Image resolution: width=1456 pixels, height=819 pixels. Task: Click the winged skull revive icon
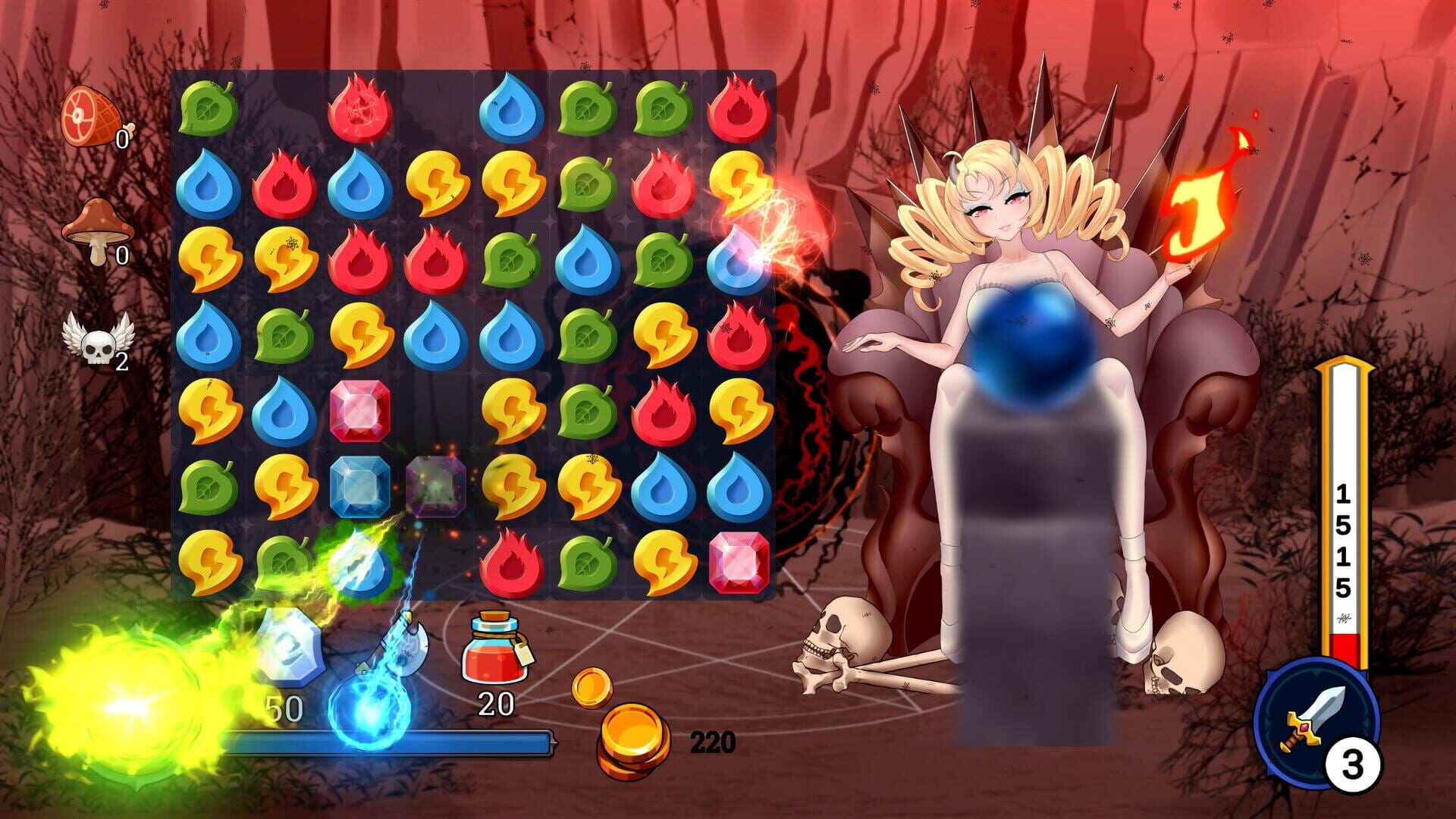click(x=95, y=345)
